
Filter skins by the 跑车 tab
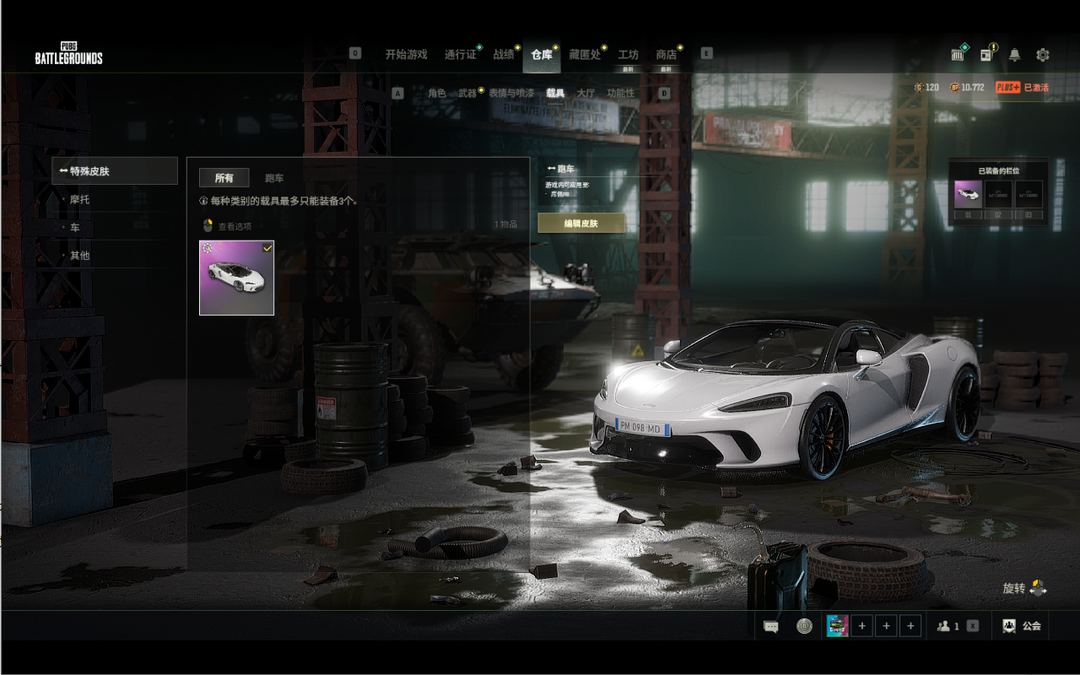tap(274, 178)
